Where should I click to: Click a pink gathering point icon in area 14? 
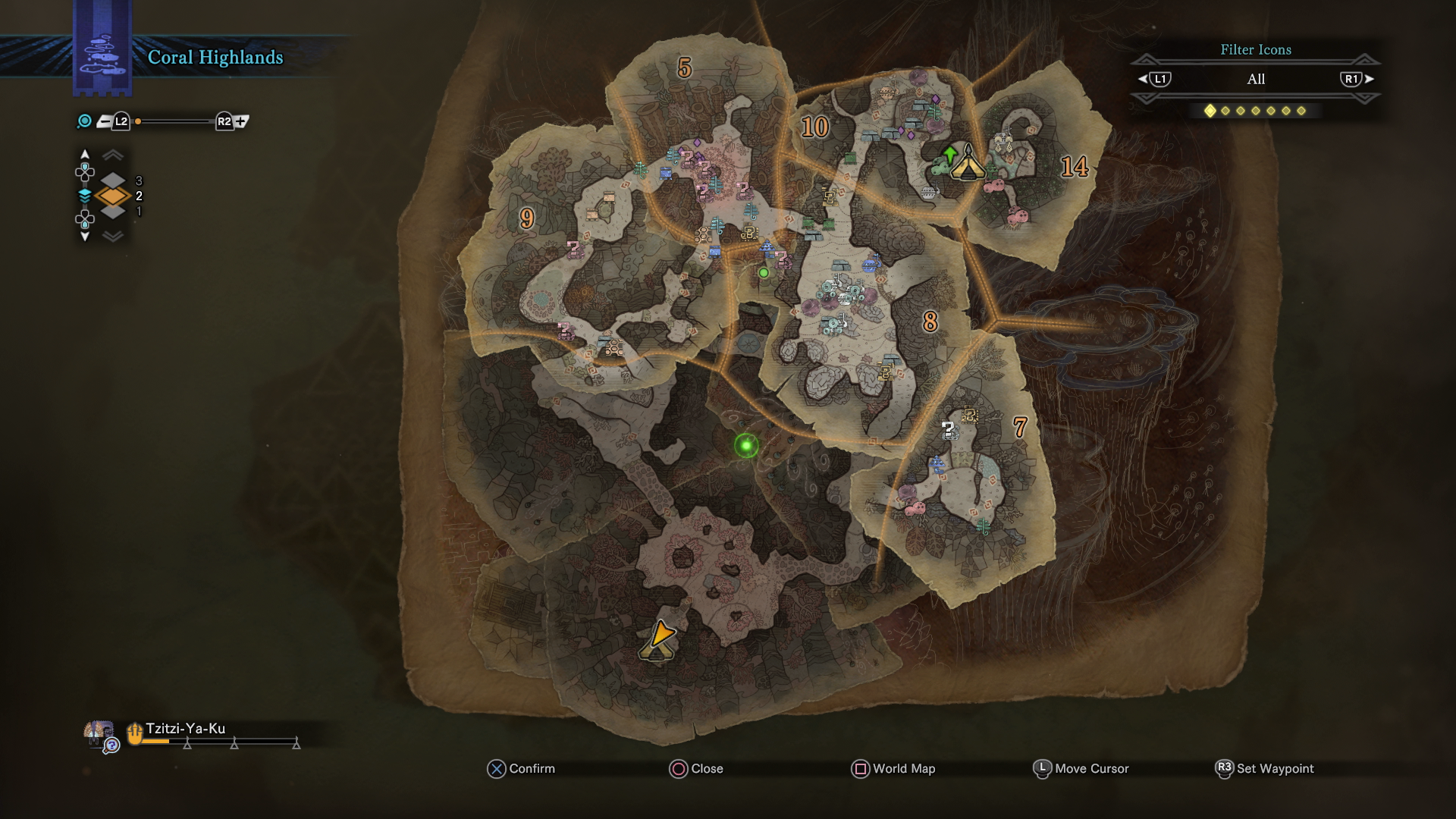tap(996, 186)
